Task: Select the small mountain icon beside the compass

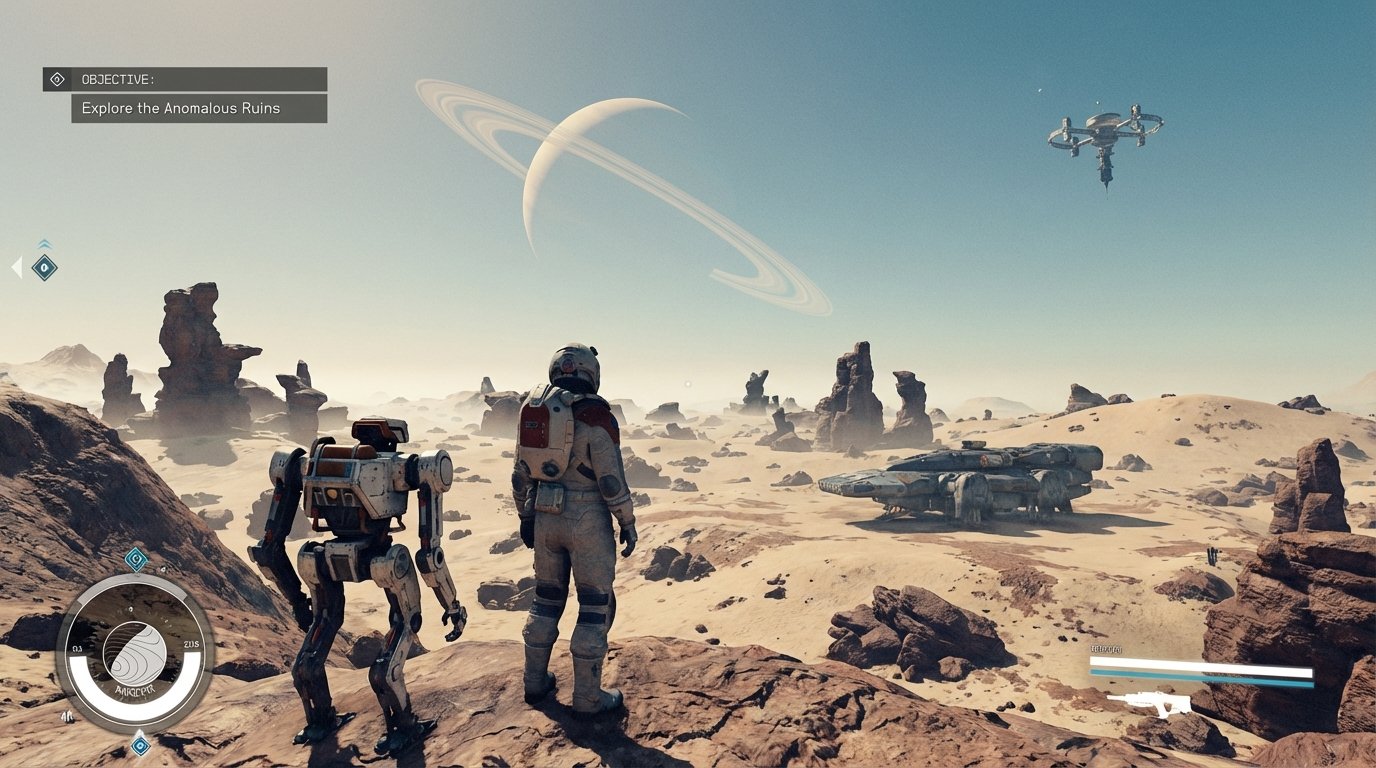Action: [67, 717]
